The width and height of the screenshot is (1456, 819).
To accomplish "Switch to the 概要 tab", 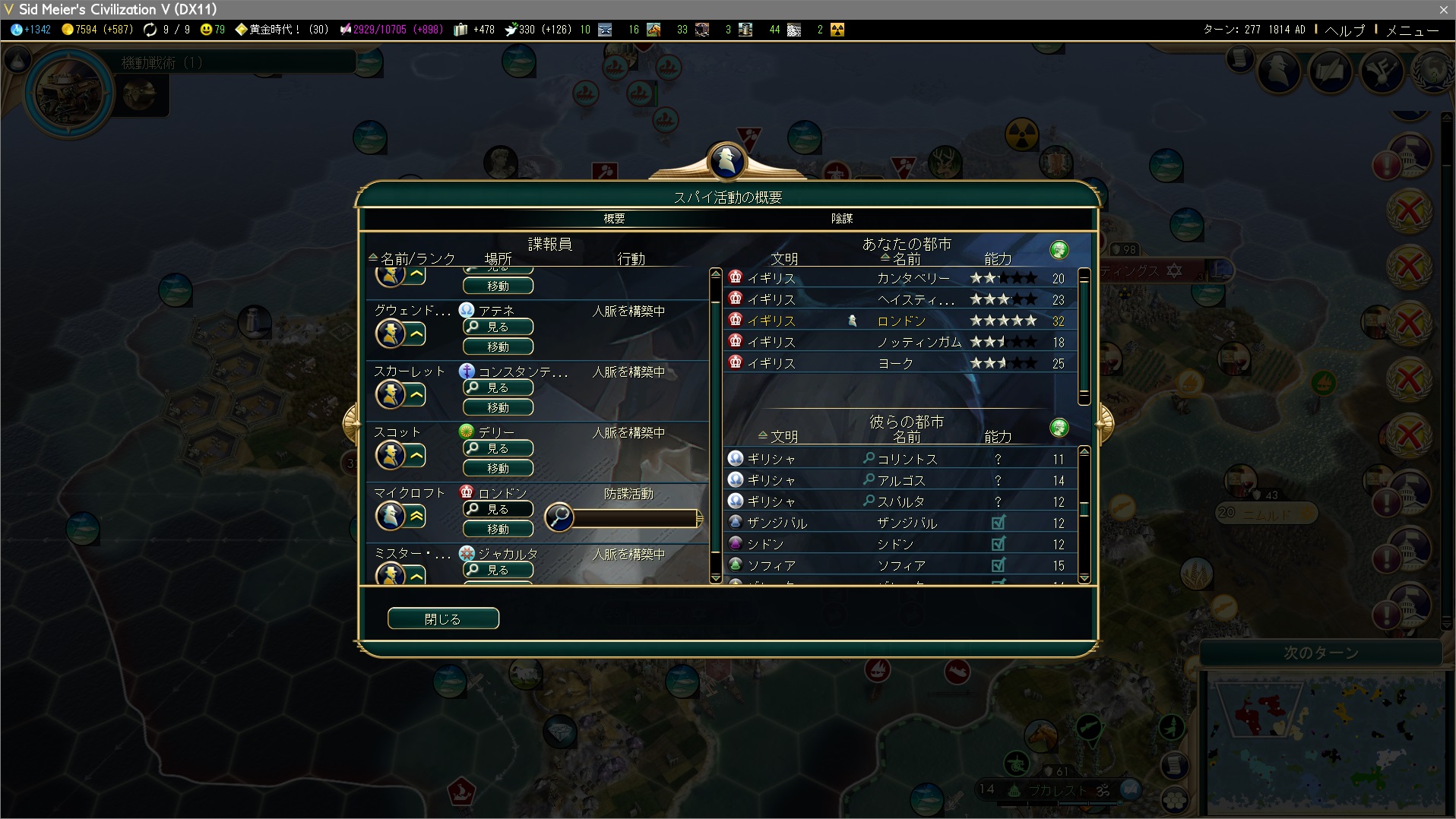I will [x=614, y=219].
